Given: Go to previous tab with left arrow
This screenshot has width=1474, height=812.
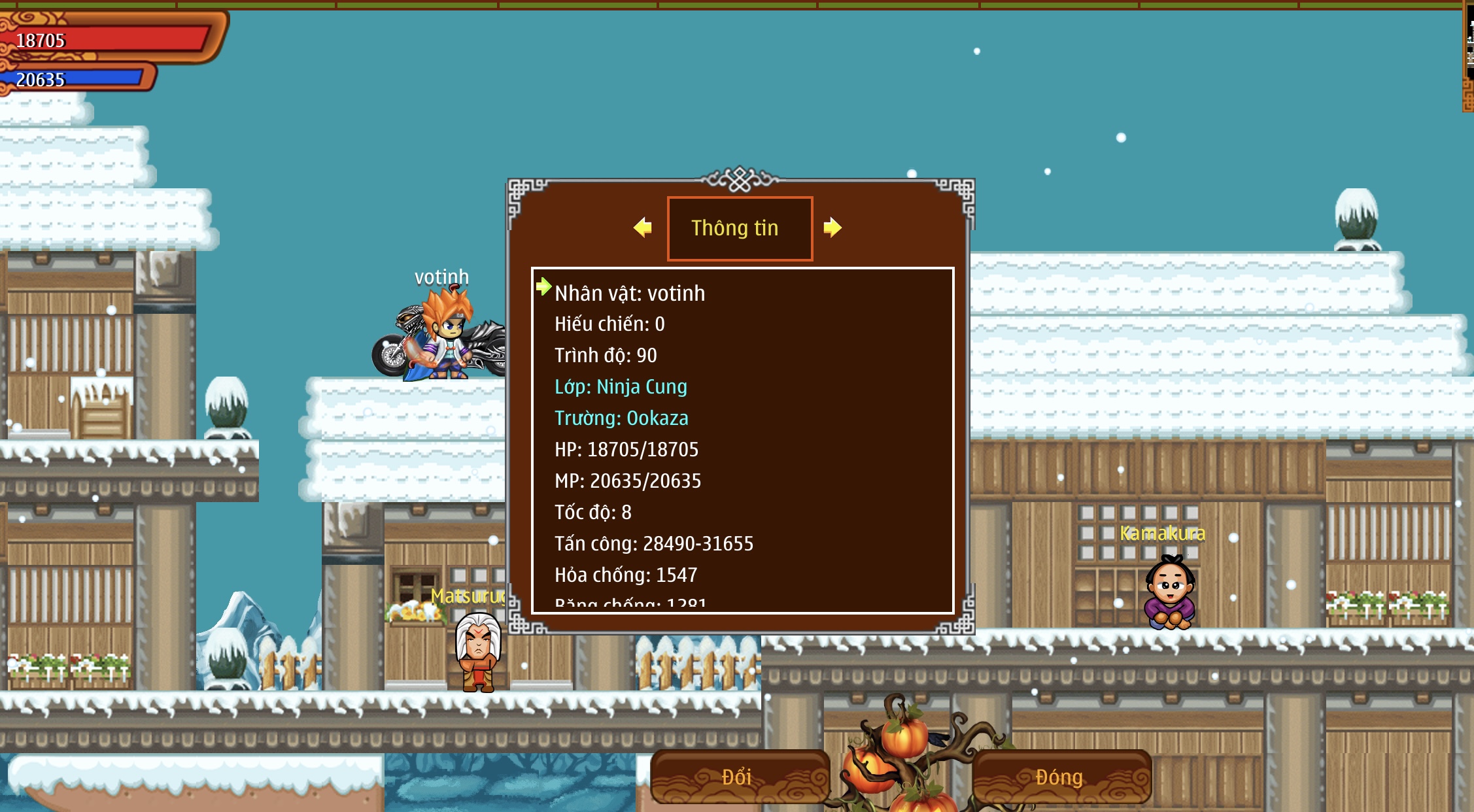Looking at the screenshot, I should pos(643,228).
